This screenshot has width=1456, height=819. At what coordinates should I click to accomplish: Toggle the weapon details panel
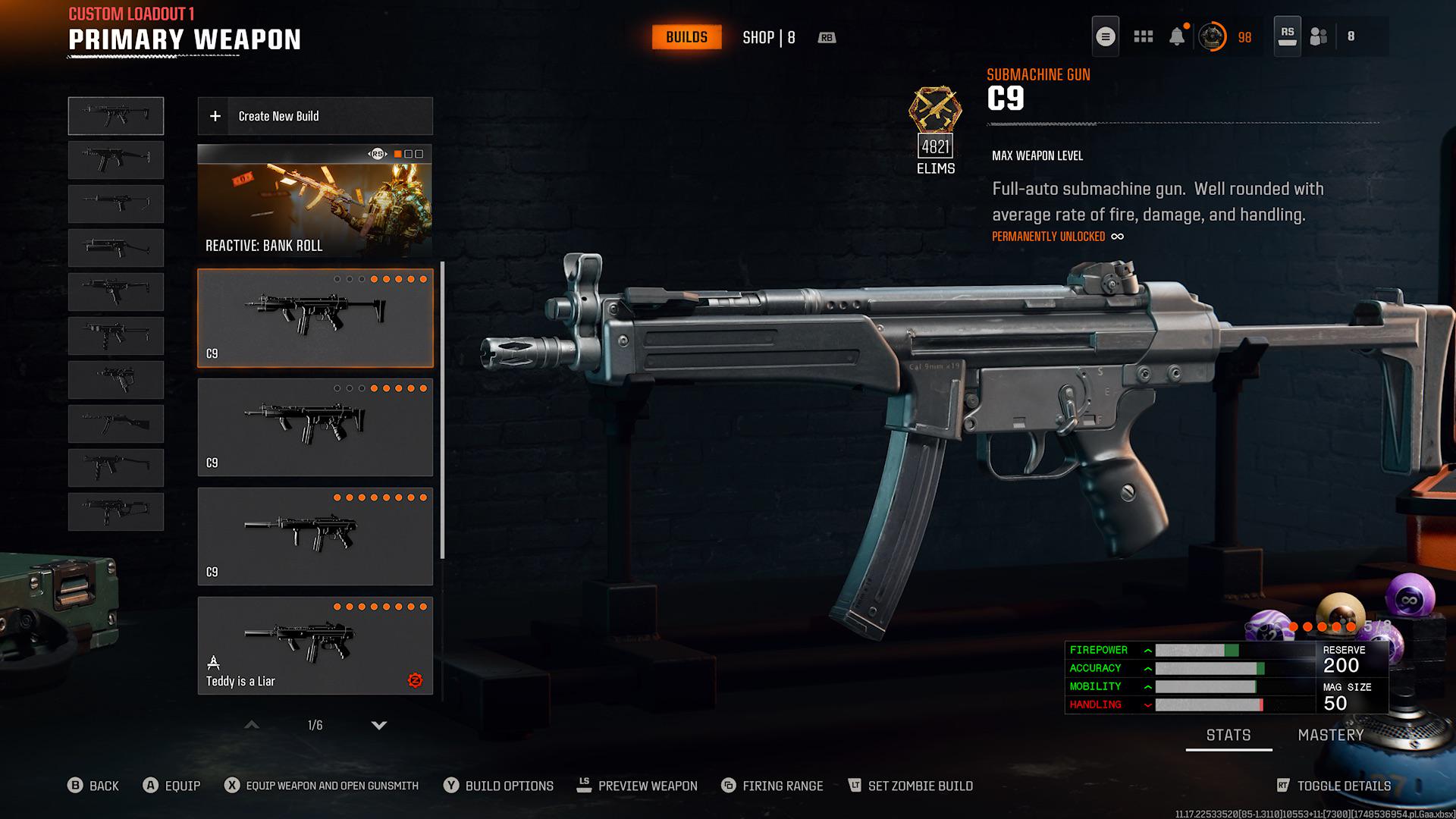pyautogui.click(x=1334, y=786)
